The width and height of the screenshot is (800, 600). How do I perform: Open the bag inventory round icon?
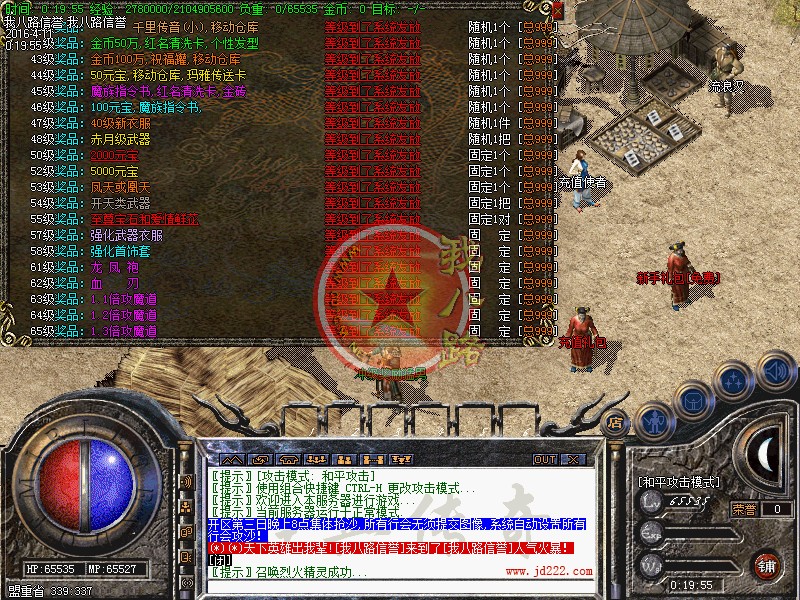692,399
